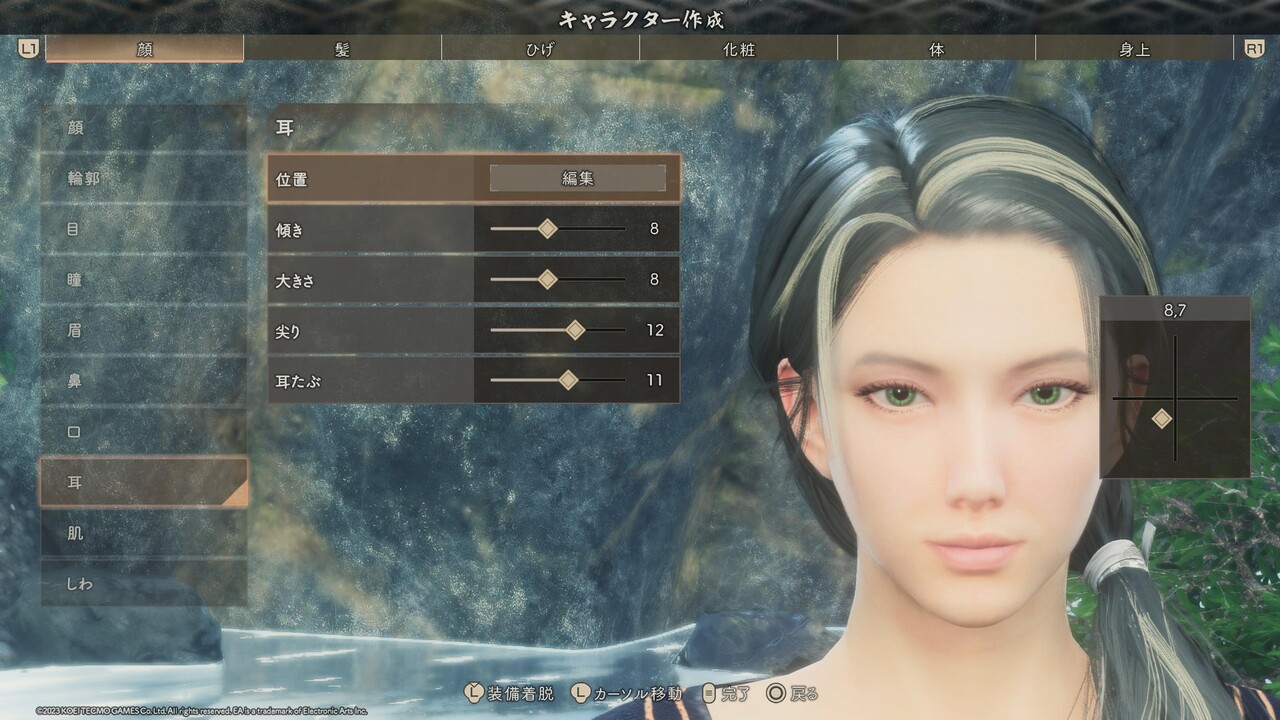Set the 耳たぶ (earlobe) slider
The height and width of the screenshot is (720, 1280).
click(568, 380)
